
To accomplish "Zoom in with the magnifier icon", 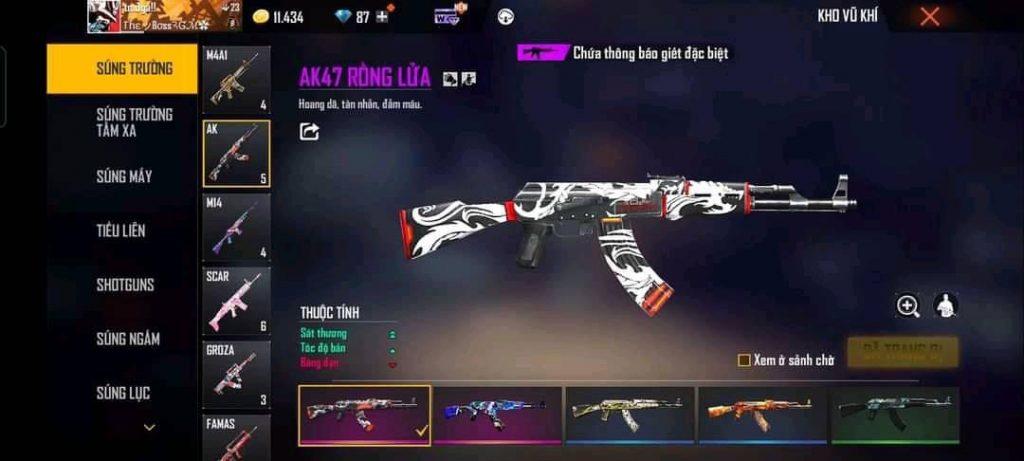I will (908, 306).
